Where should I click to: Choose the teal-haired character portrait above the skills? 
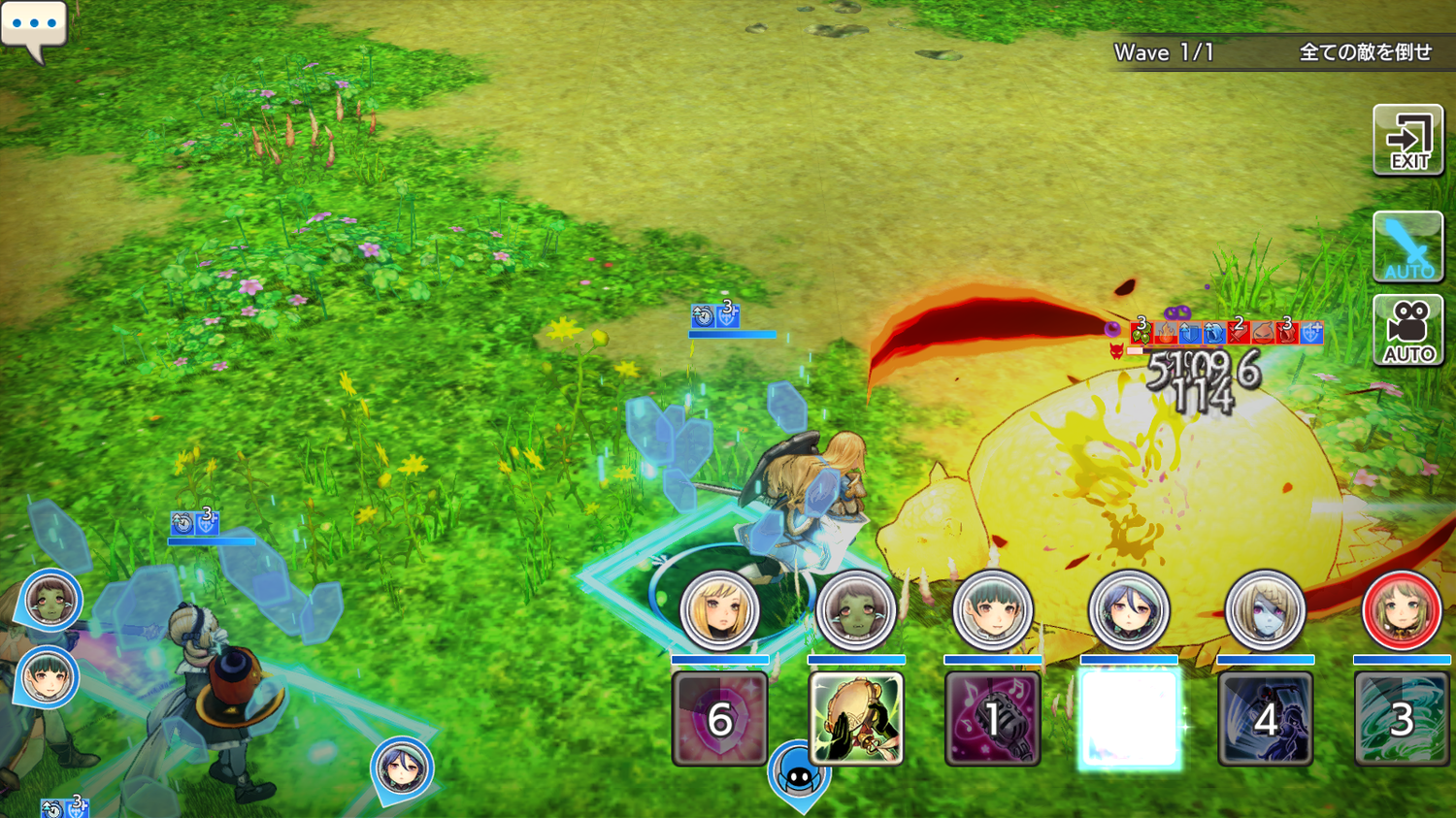point(992,610)
